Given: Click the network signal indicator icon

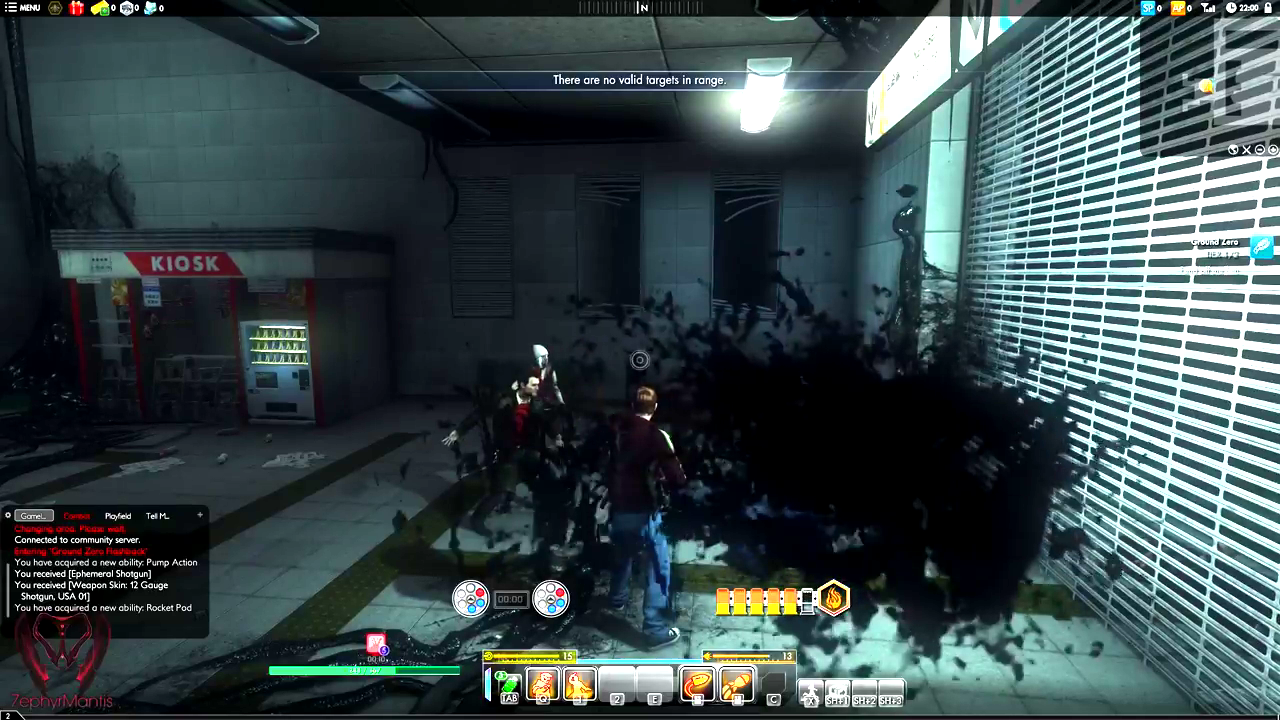Looking at the screenshot, I should point(1209,8).
